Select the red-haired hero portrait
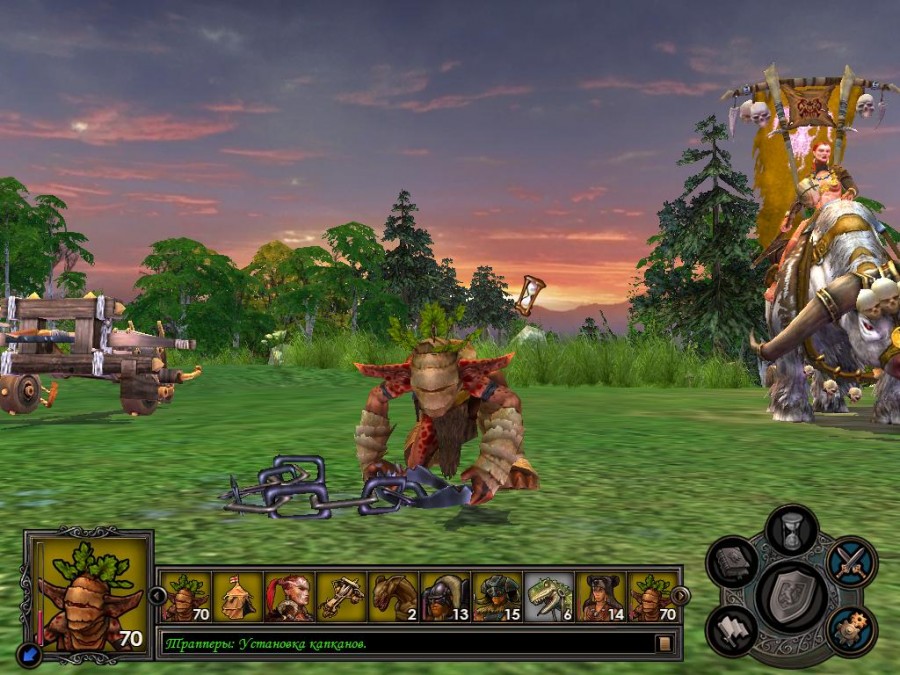The height and width of the screenshot is (675, 900). [289, 597]
